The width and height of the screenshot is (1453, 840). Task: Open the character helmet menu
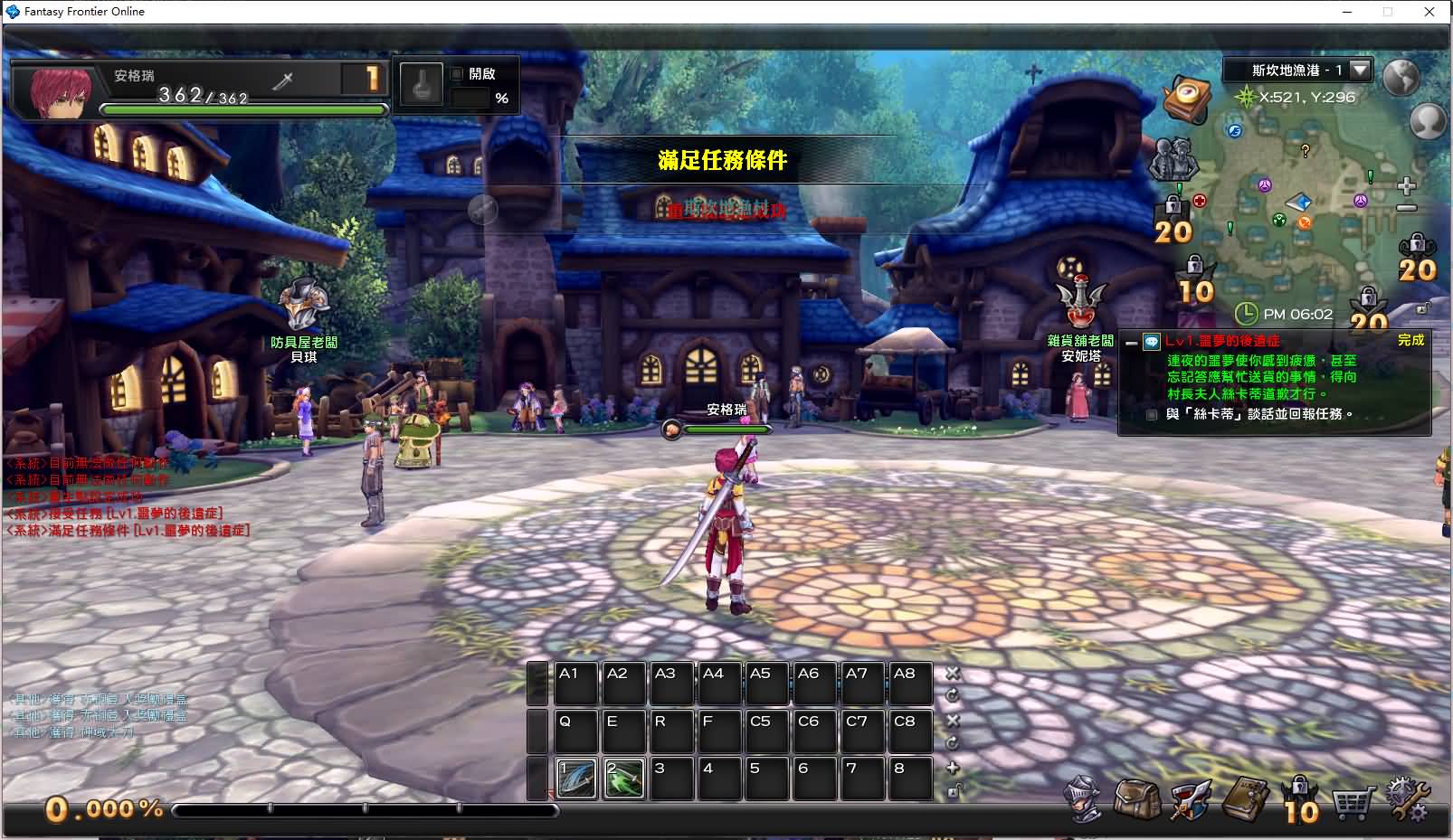1085,798
